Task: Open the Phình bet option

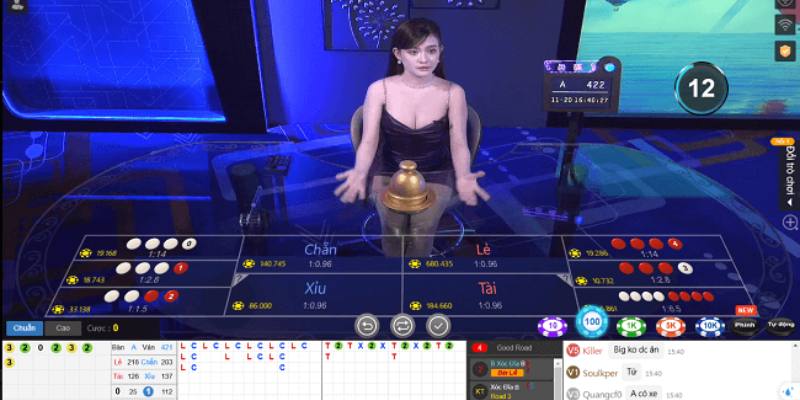Action: tap(744, 325)
